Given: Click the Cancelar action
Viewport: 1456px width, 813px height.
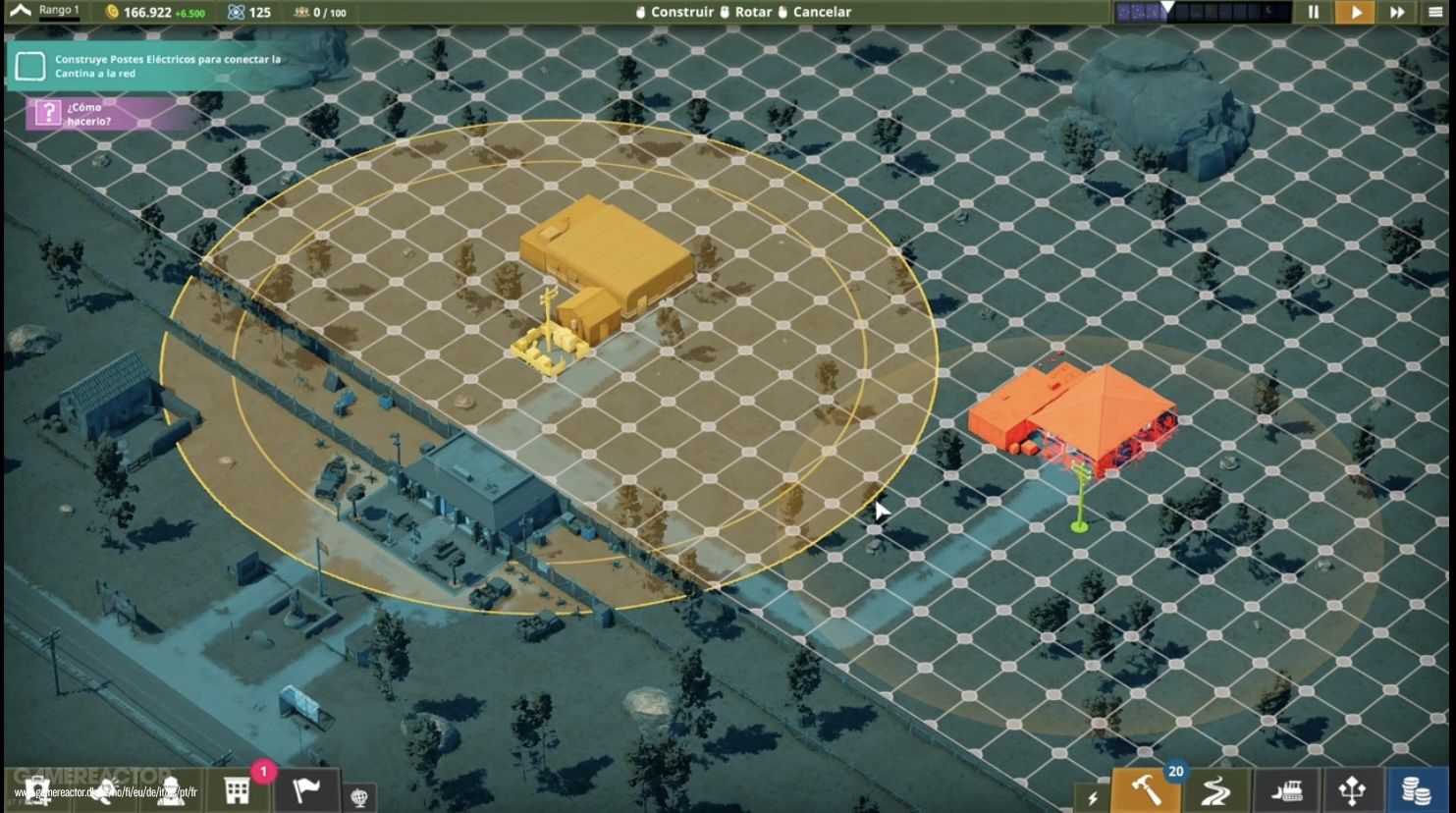Looking at the screenshot, I should (821, 12).
